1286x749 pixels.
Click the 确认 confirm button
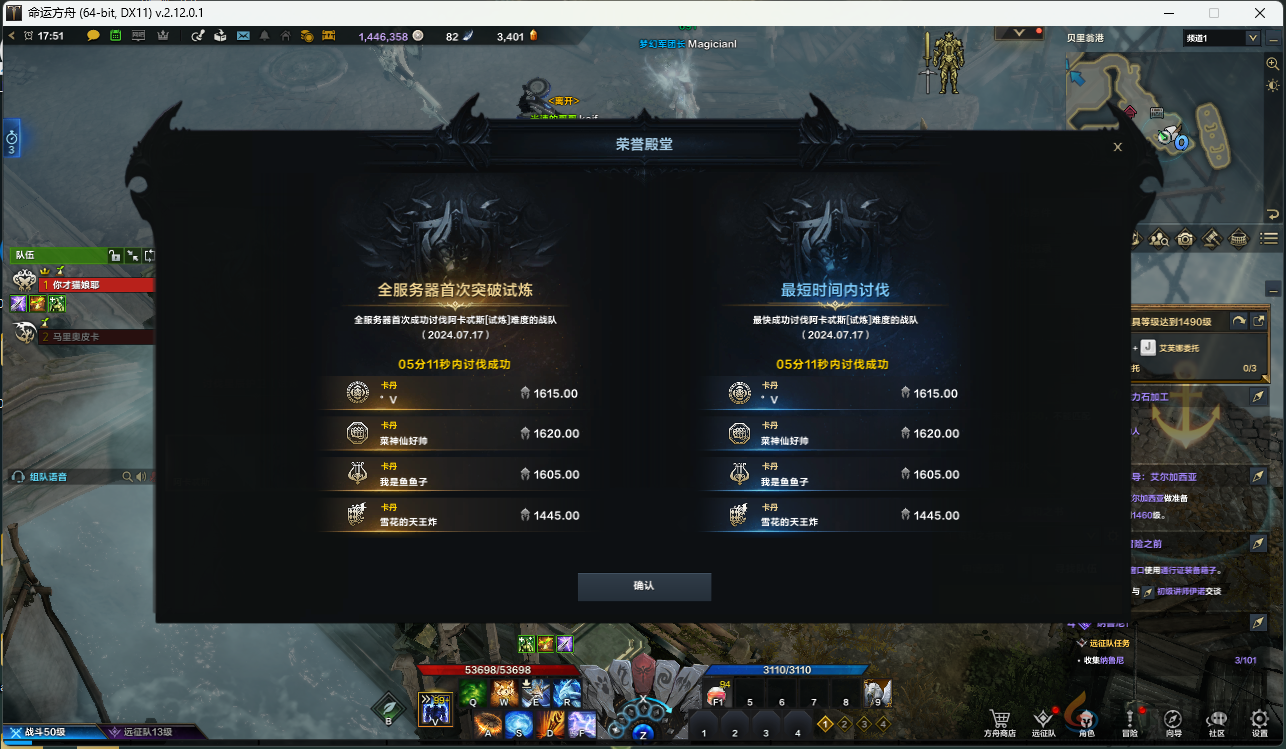[644, 587]
